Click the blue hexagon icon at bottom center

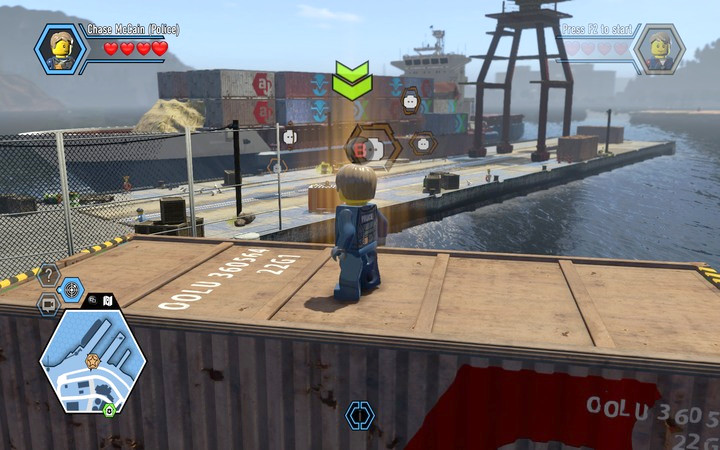pyautogui.click(x=359, y=415)
